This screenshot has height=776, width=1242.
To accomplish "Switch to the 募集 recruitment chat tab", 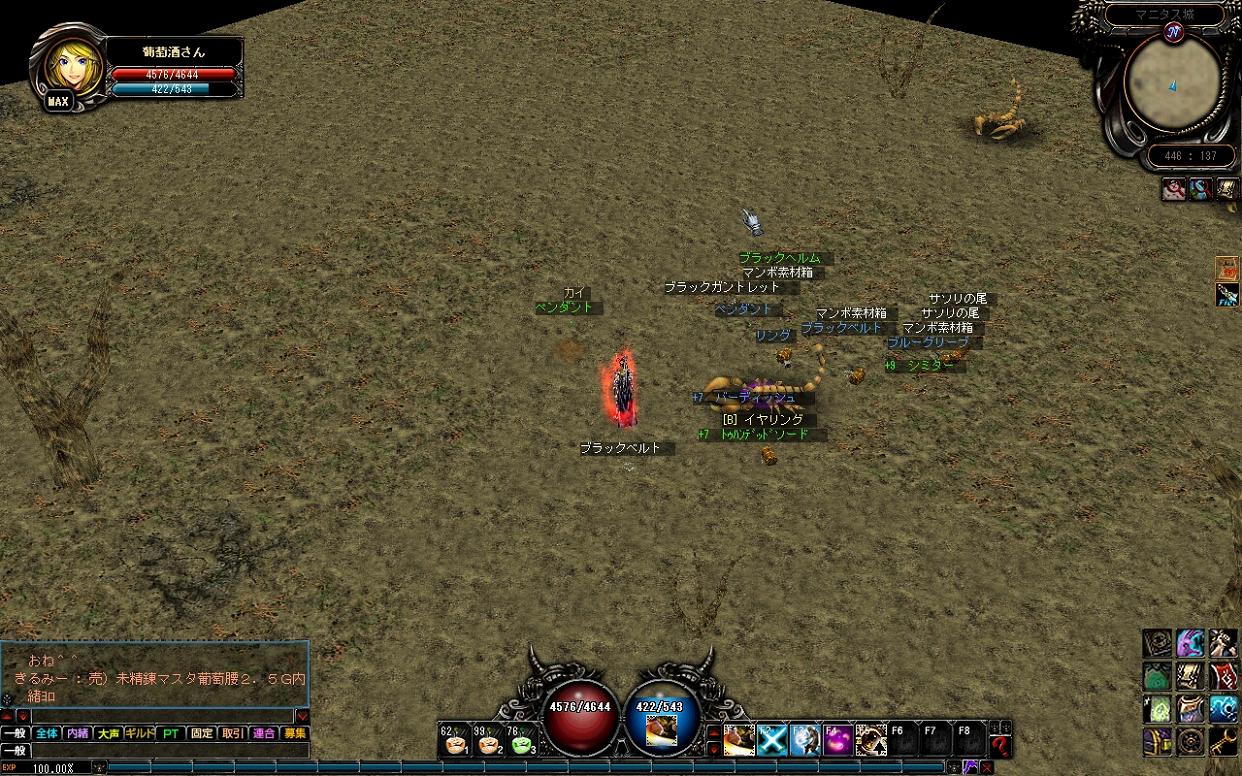I will pos(295,733).
